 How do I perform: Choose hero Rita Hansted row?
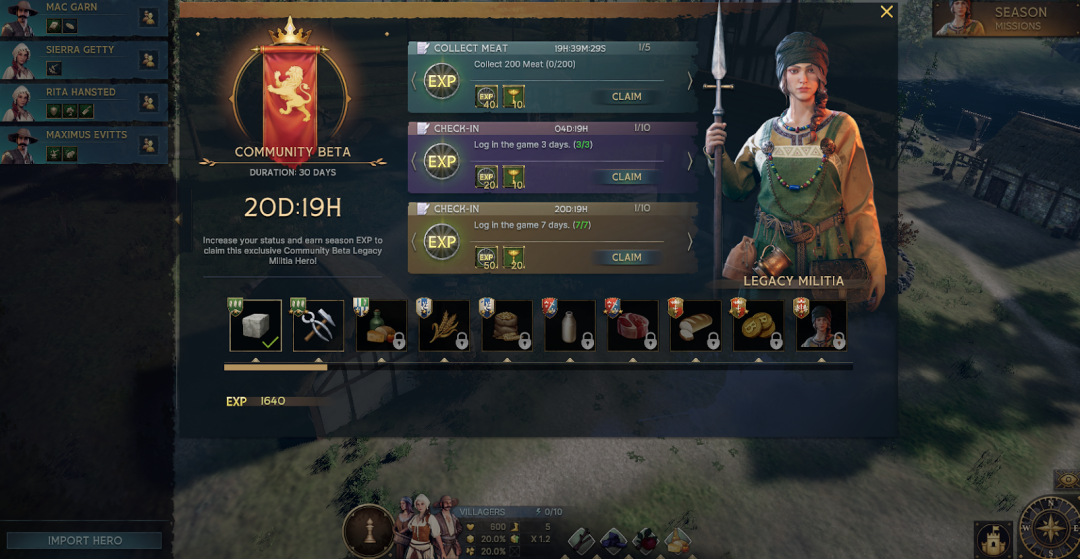pos(84,102)
